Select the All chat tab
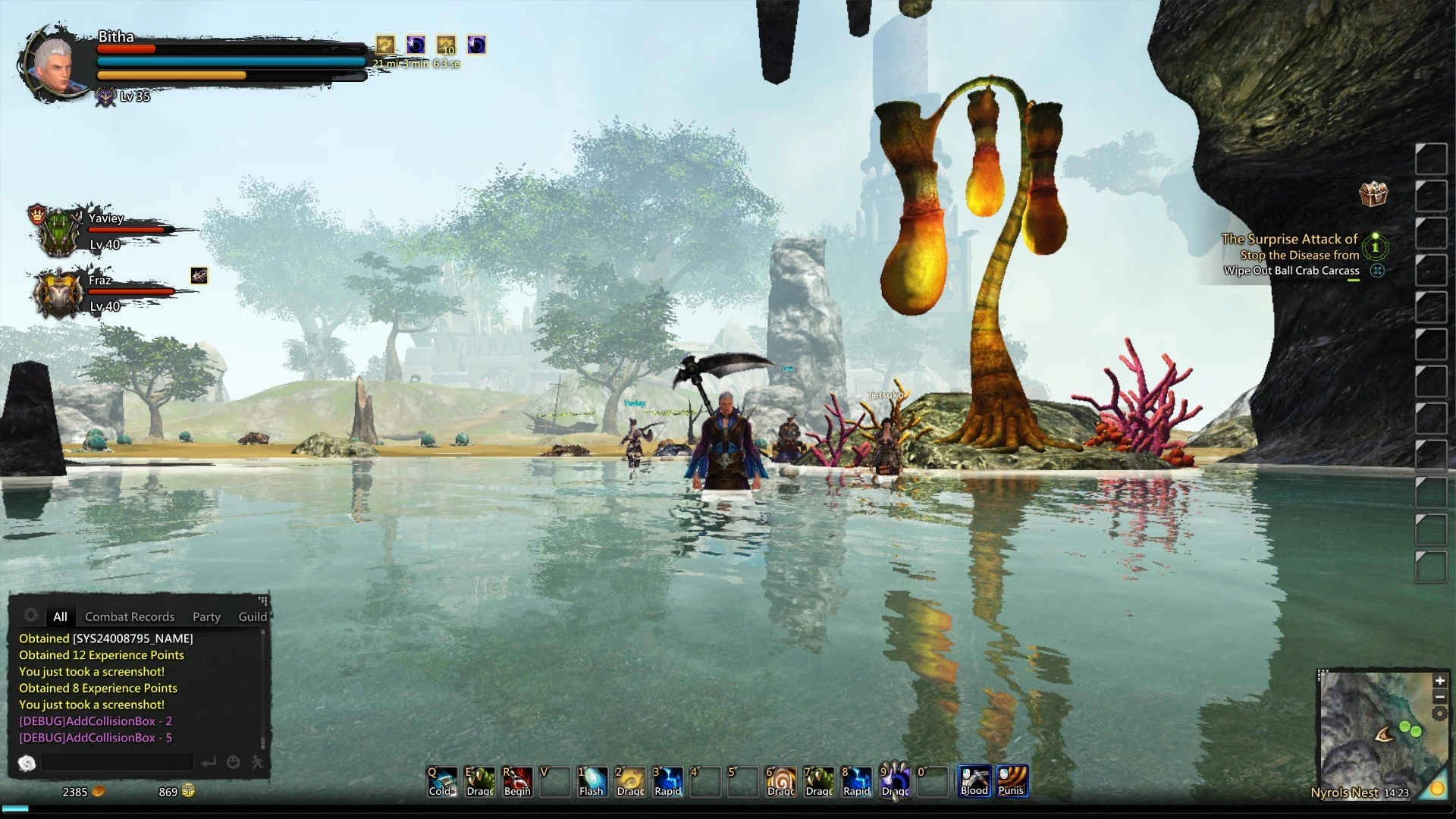 [60, 617]
